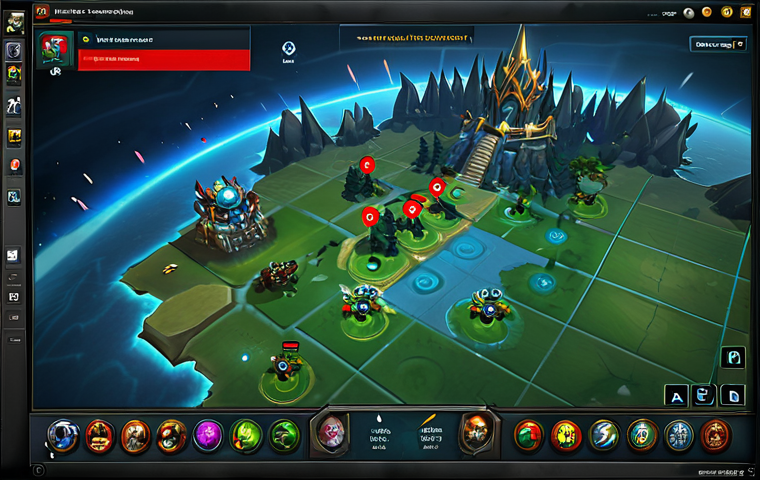The image size is (760, 480).
Task: Activate the purple orb ability
Action: click(x=210, y=436)
